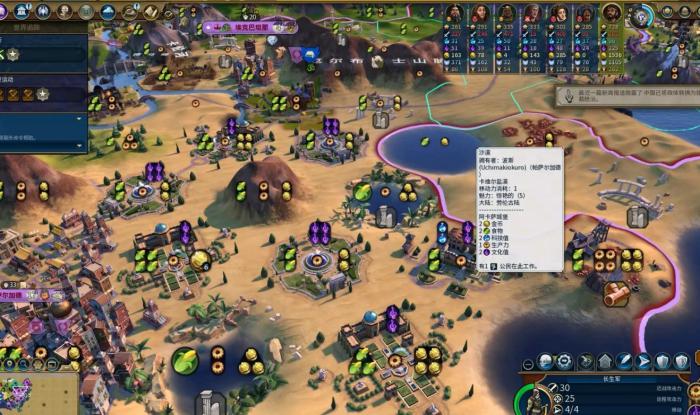Click the 长生军 unit name header
The image size is (700, 415).
click(x=613, y=378)
